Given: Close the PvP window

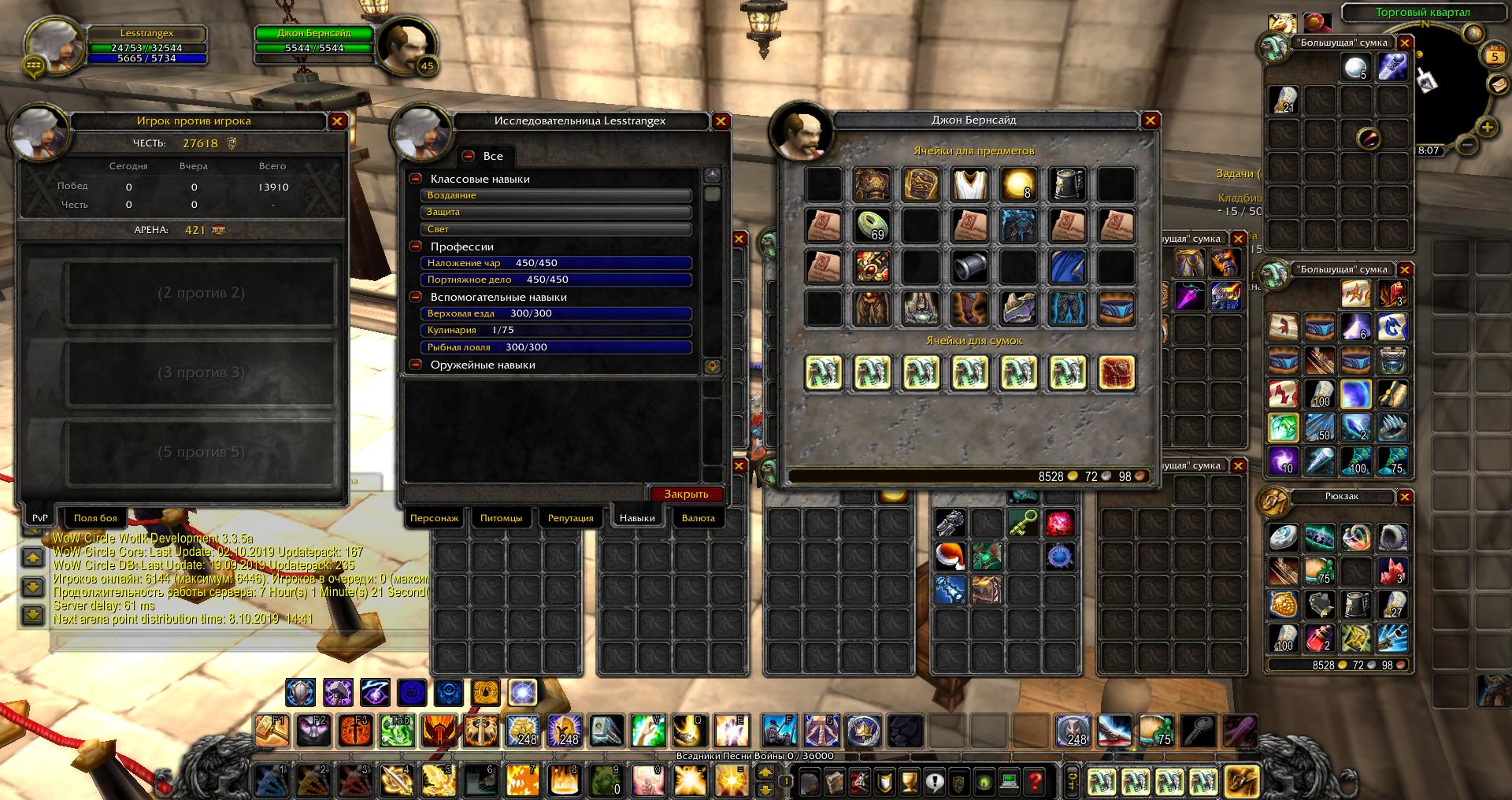Looking at the screenshot, I should [337, 121].
